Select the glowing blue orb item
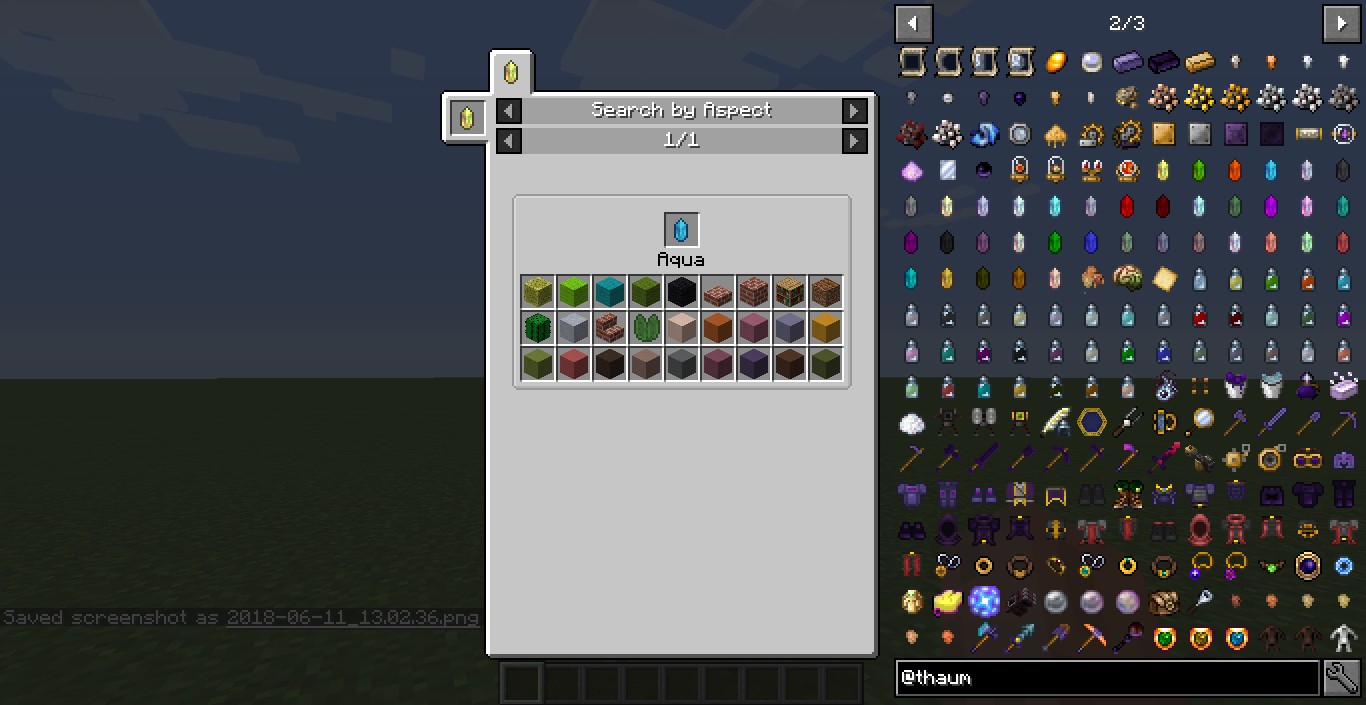This screenshot has height=705, width=1366. click(984, 600)
